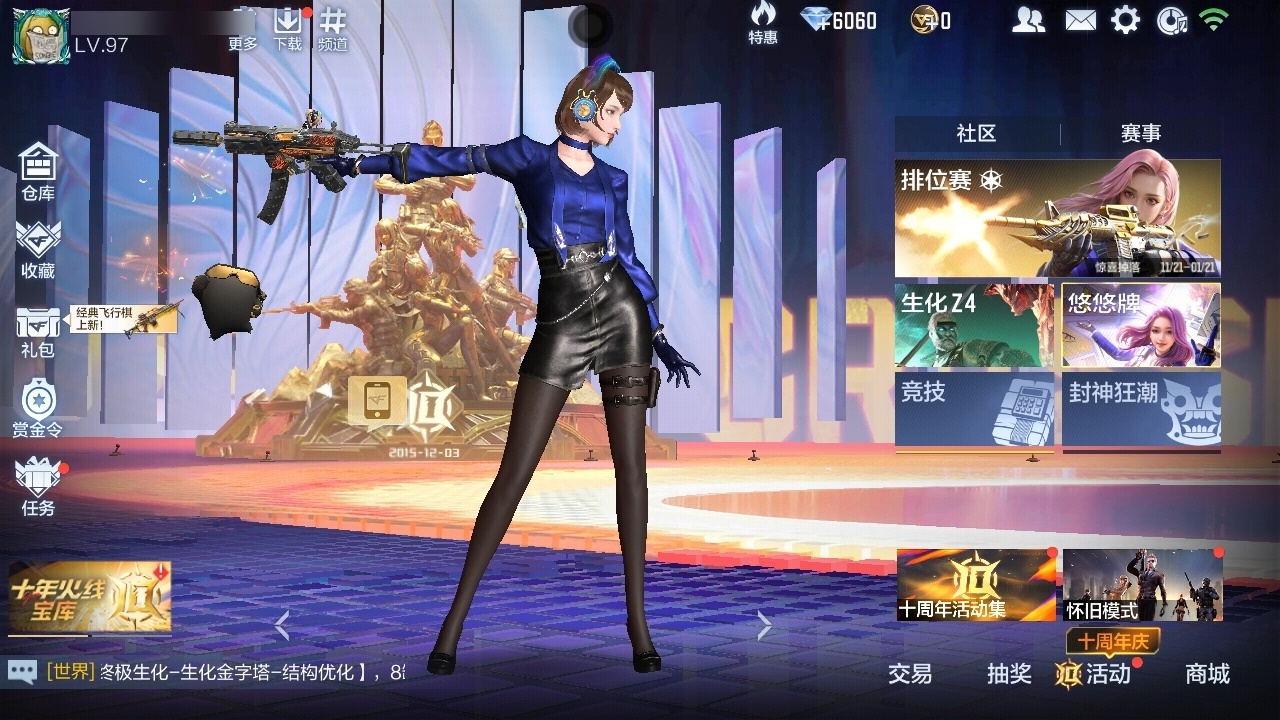This screenshot has height=720, width=1280.
Task: Open the 抽奖 lottery draw
Action: (1009, 674)
